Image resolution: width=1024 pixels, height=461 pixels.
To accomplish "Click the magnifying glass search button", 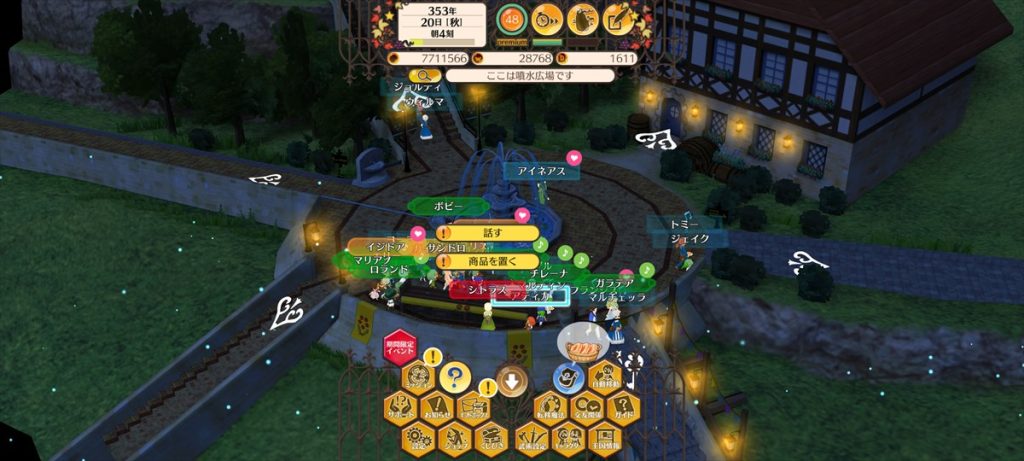I will tap(424, 75).
